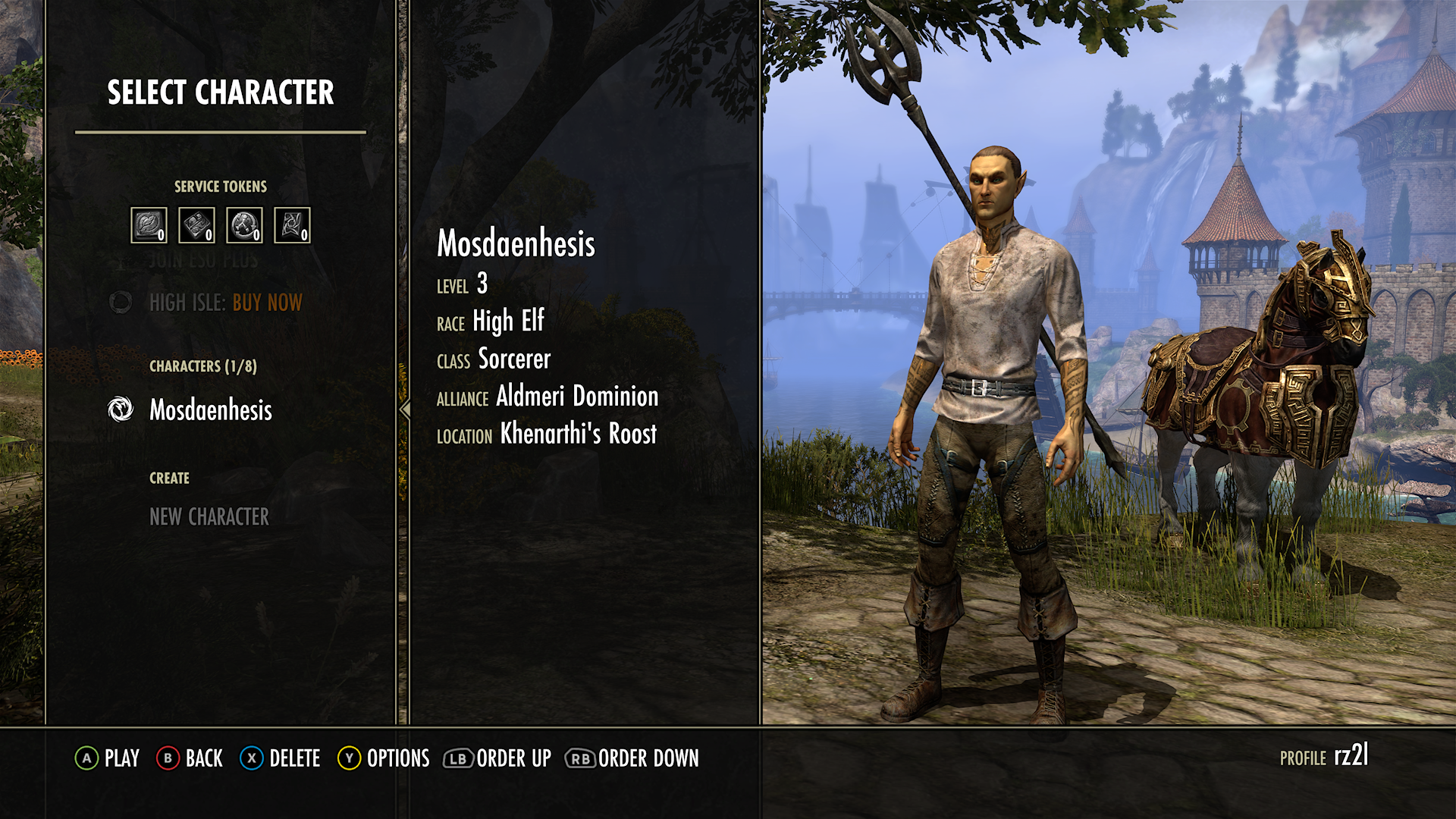Image resolution: width=1456 pixels, height=819 pixels.
Task: Click RB to order character down
Action: tap(579, 758)
